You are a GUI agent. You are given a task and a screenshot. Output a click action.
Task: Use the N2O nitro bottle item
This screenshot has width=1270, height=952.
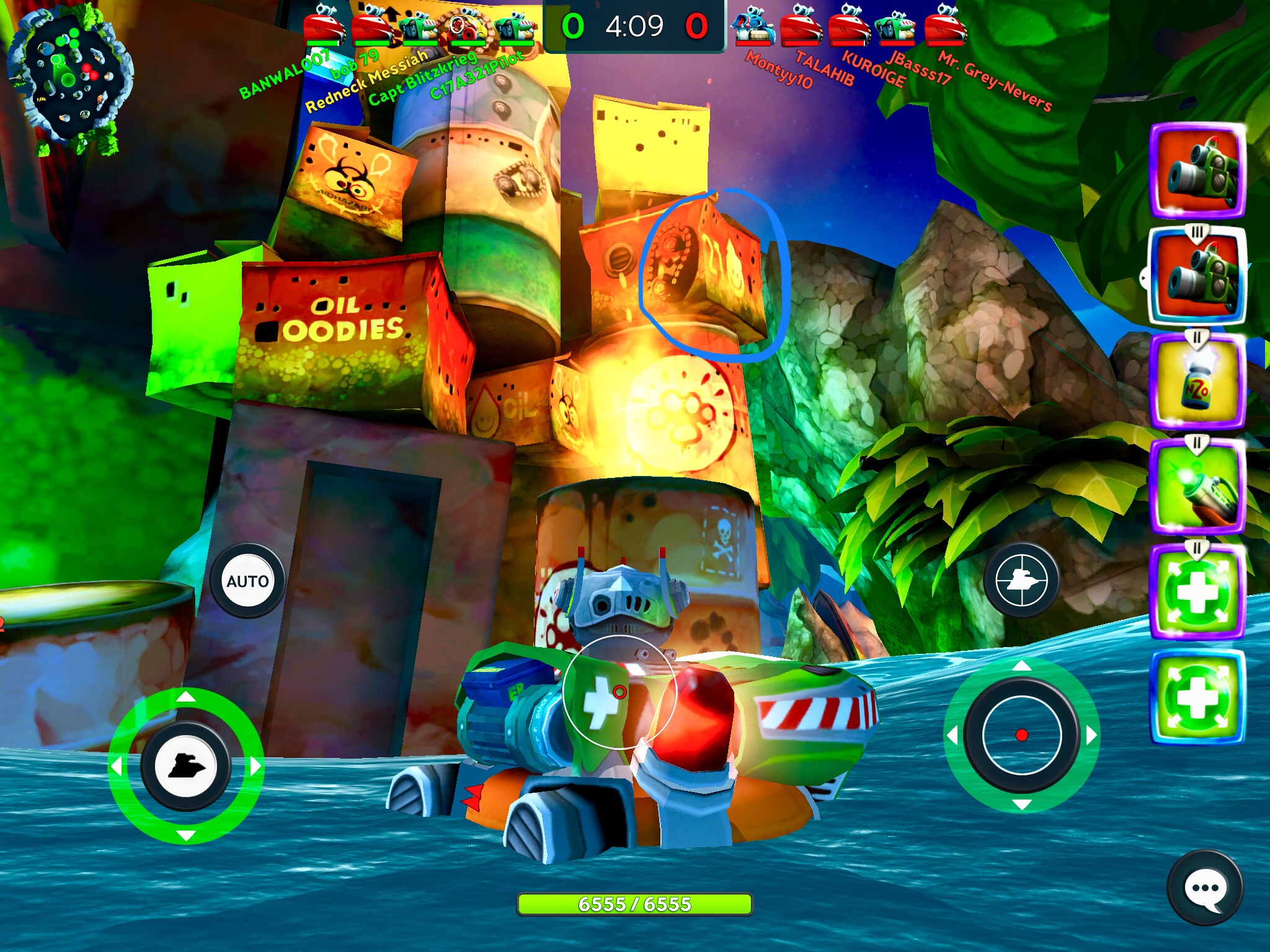[1197, 381]
